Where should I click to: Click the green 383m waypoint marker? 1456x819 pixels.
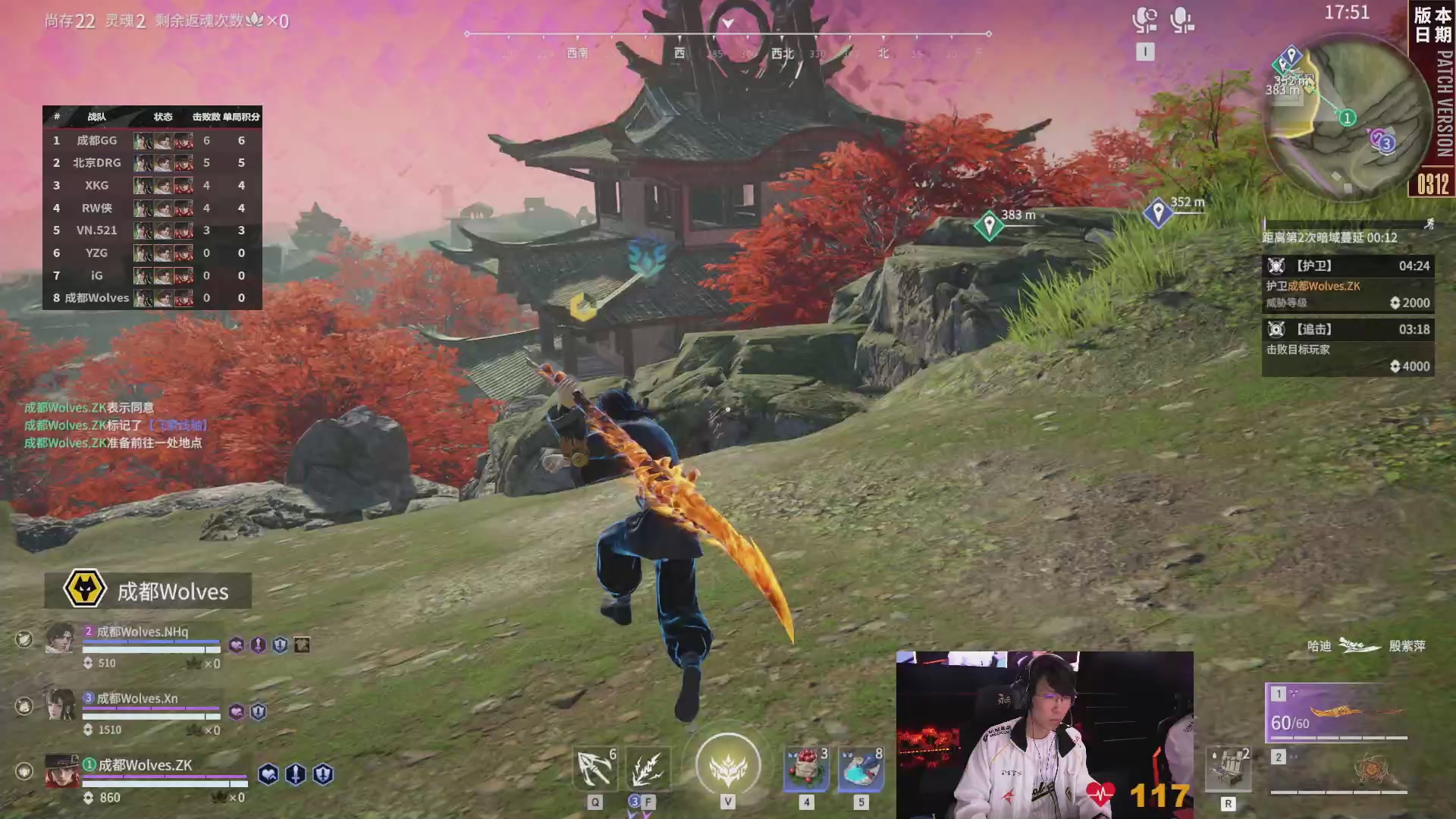pyautogui.click(x=989, y=224)
